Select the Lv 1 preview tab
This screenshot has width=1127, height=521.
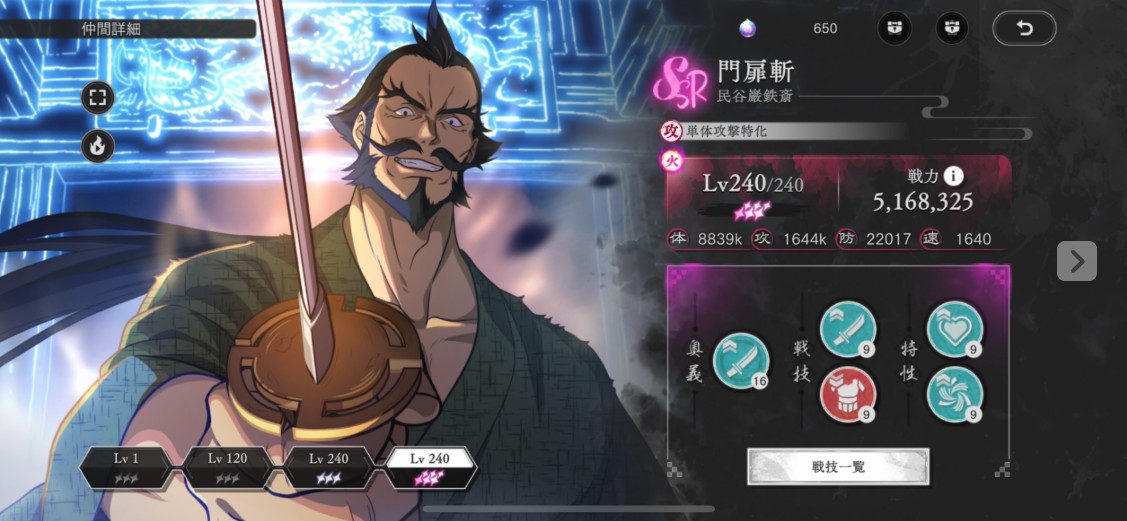tap(126, 466)
